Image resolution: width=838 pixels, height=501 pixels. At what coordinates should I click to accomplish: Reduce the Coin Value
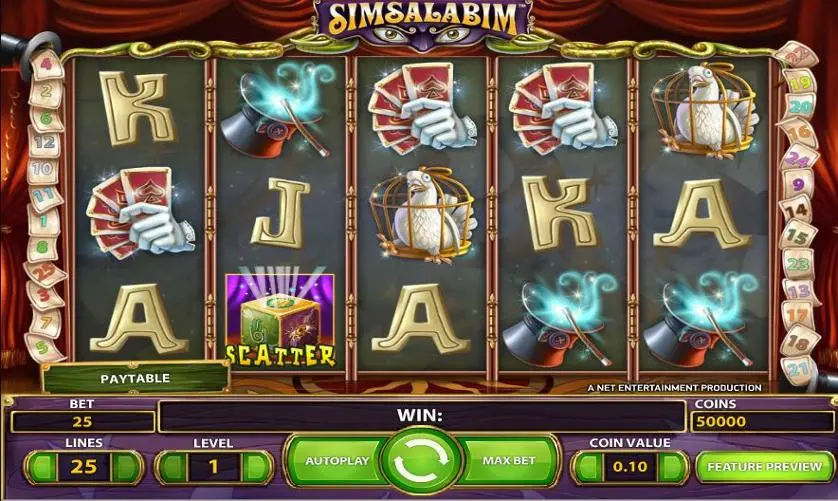coord(587,467)
